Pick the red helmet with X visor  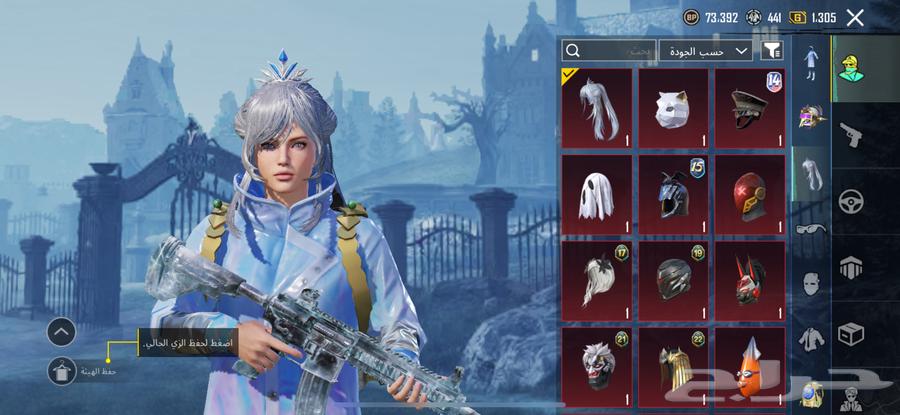(x=750, y=193)
